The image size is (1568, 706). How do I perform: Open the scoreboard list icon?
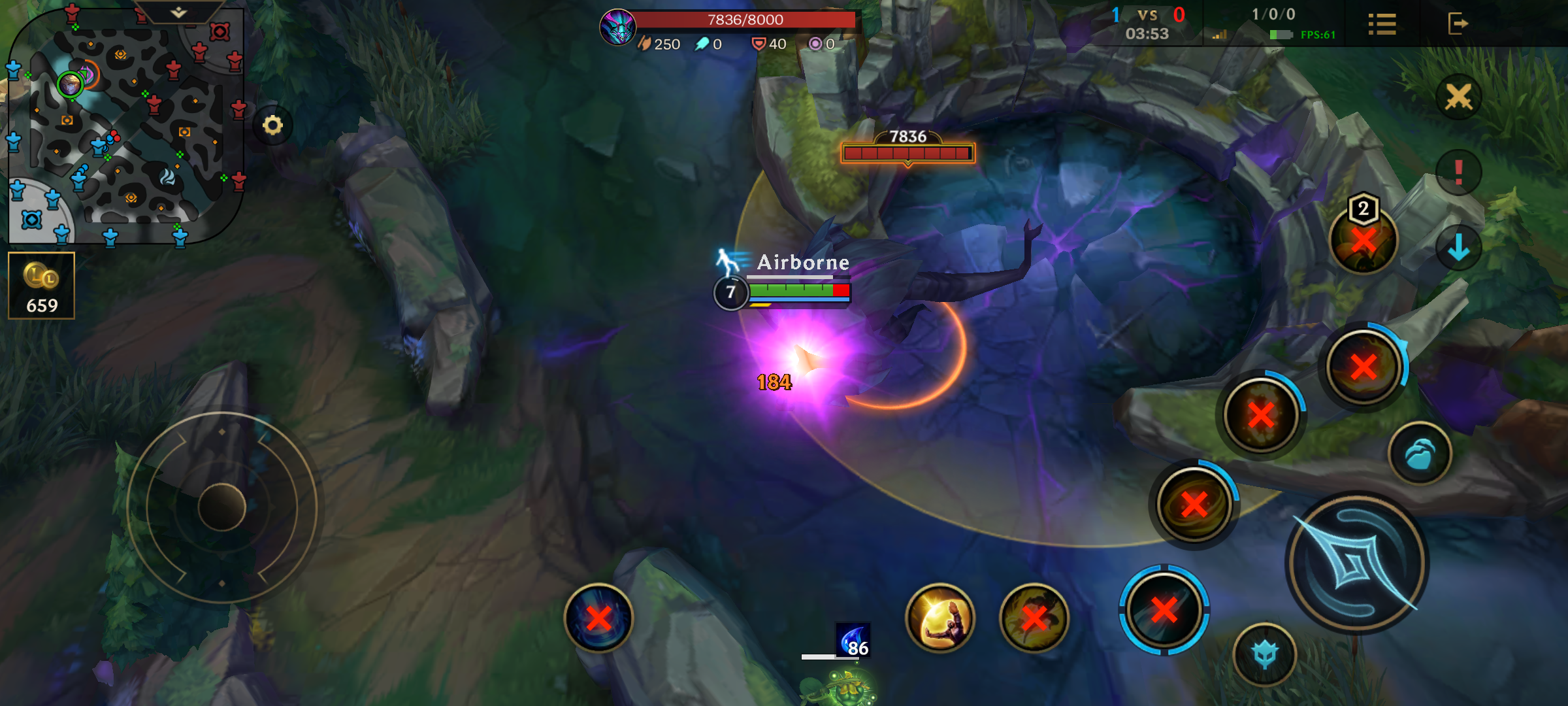(x=1382, y=24)
